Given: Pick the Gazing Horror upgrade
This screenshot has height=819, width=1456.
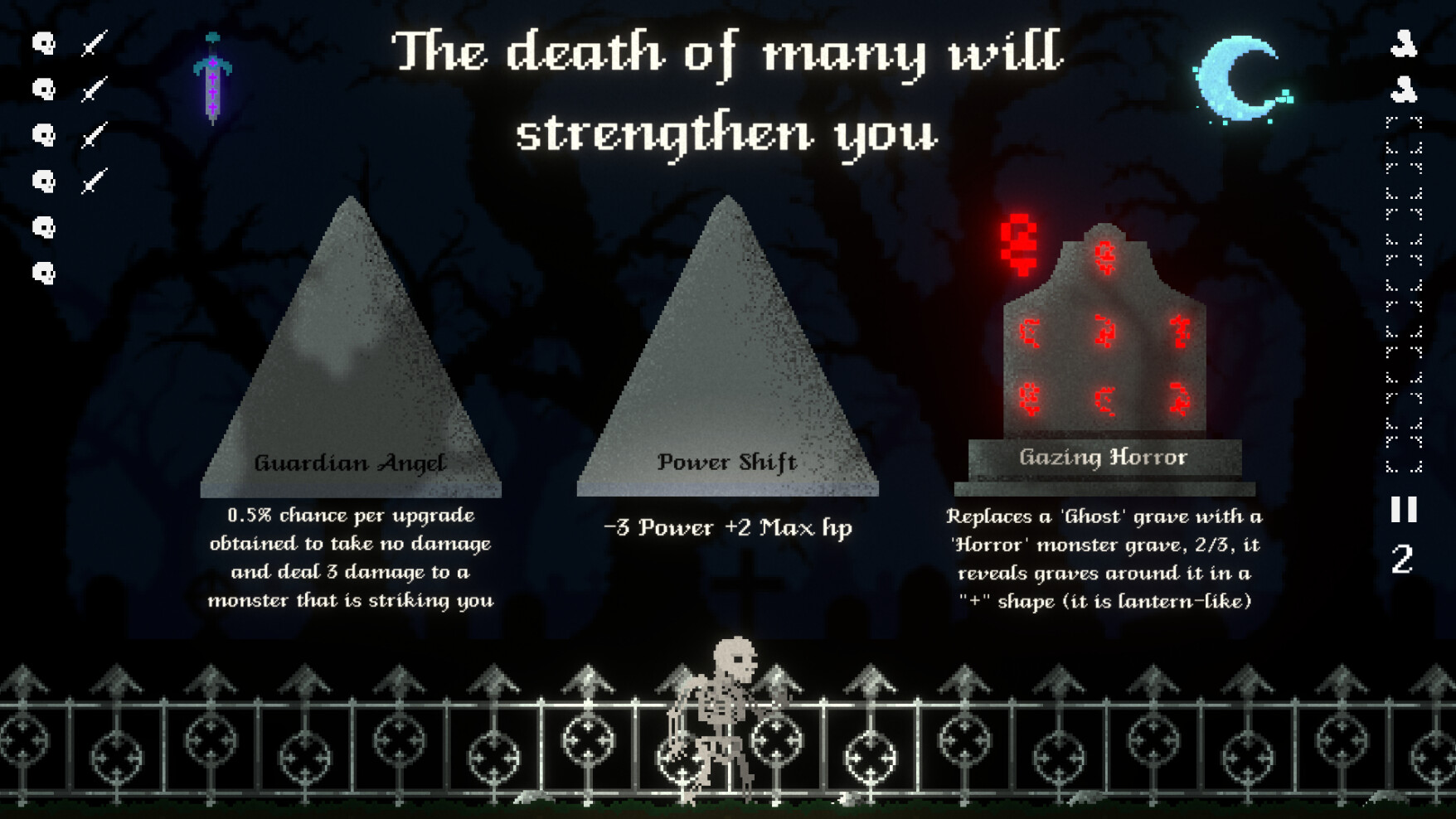Looking at the screenshot, I should pos(1103,348).
